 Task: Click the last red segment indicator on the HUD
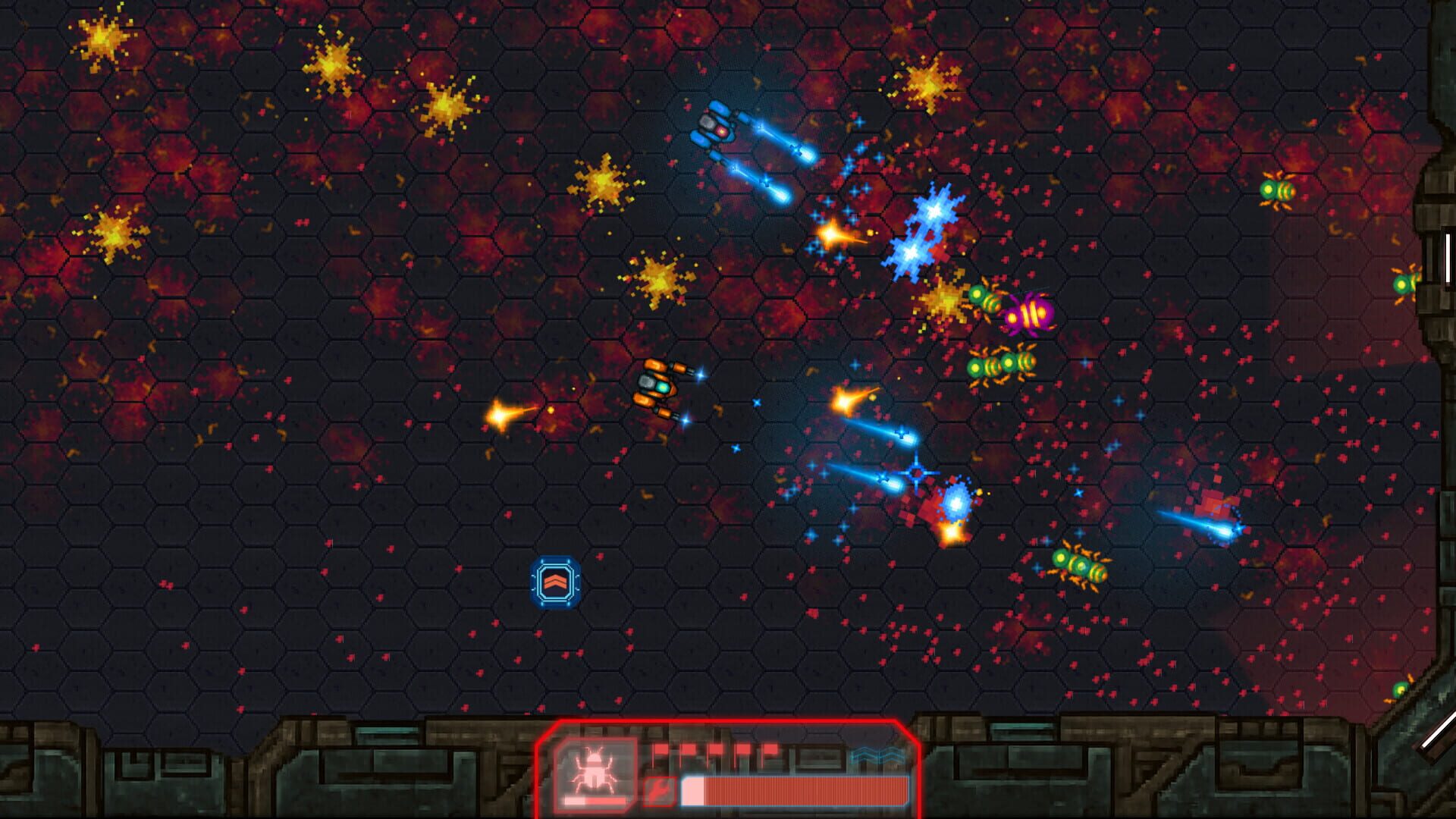(x=772, y=748)
